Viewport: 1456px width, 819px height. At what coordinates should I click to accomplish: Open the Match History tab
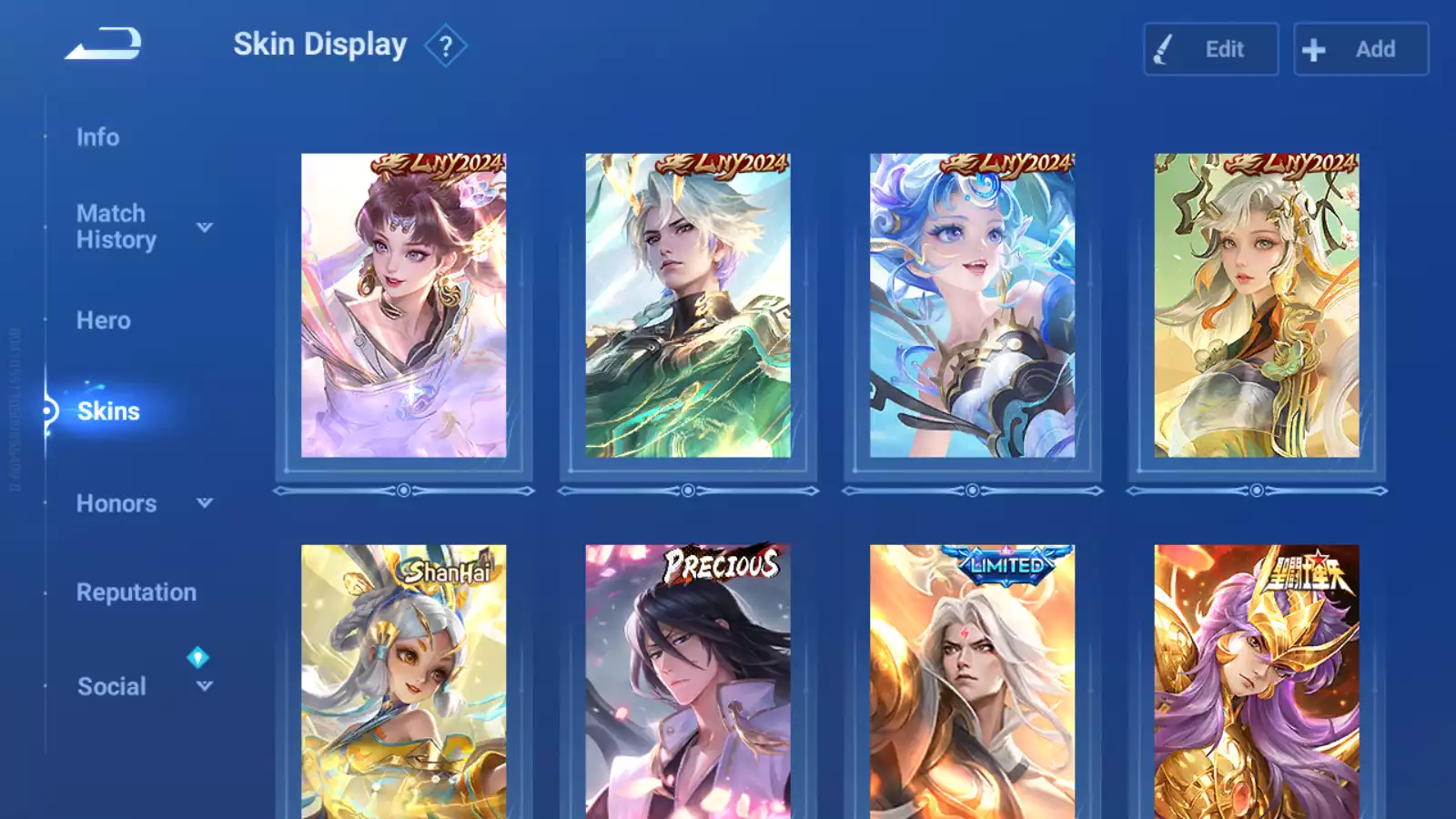pos(116,227)
